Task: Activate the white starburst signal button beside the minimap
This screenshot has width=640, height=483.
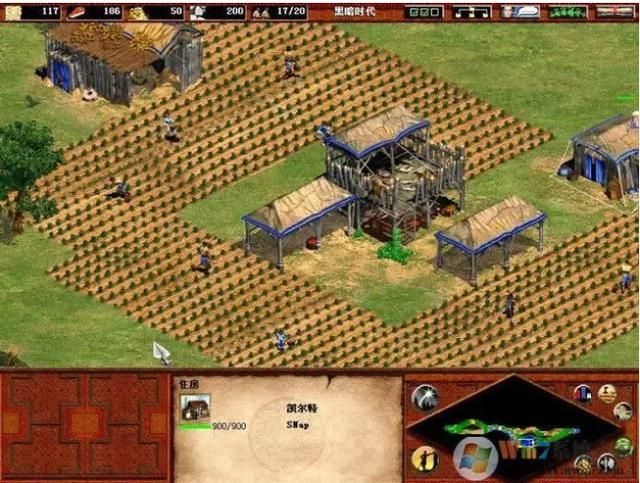Action: tap(425, 397)
